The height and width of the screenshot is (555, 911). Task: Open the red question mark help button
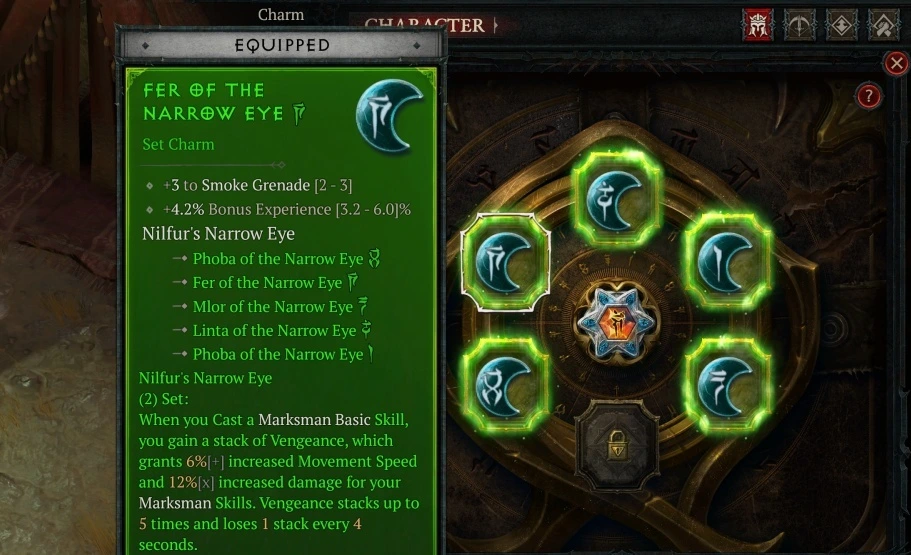pos(869,96)
